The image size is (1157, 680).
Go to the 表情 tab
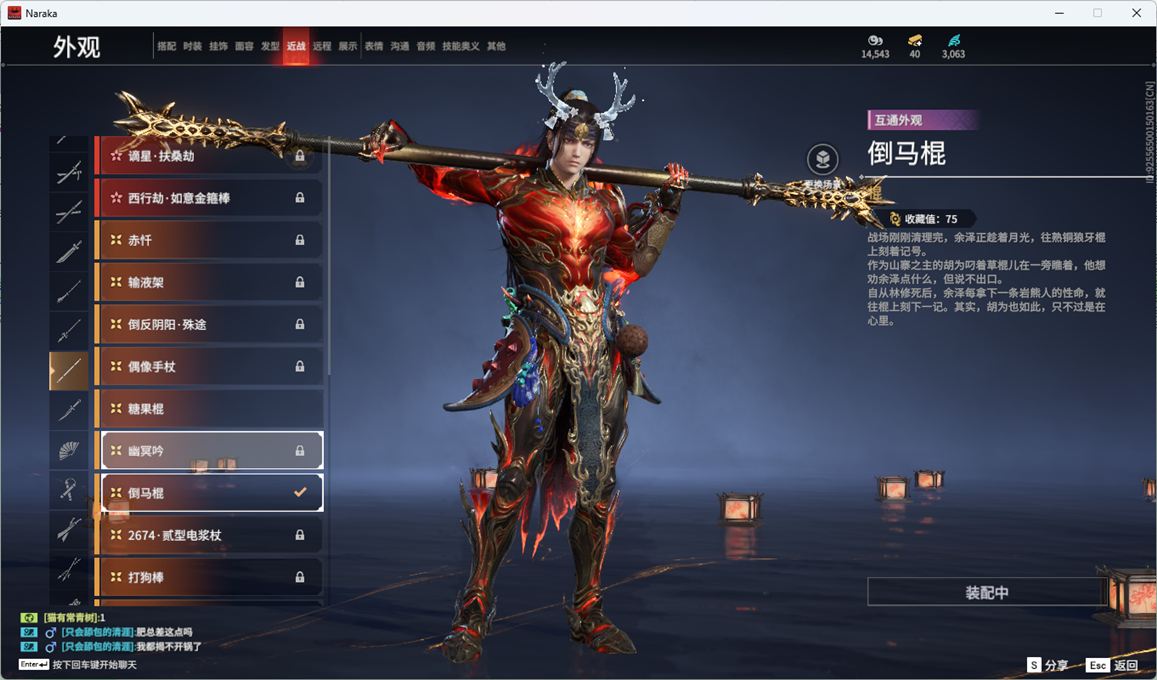(x=374, y=46)
